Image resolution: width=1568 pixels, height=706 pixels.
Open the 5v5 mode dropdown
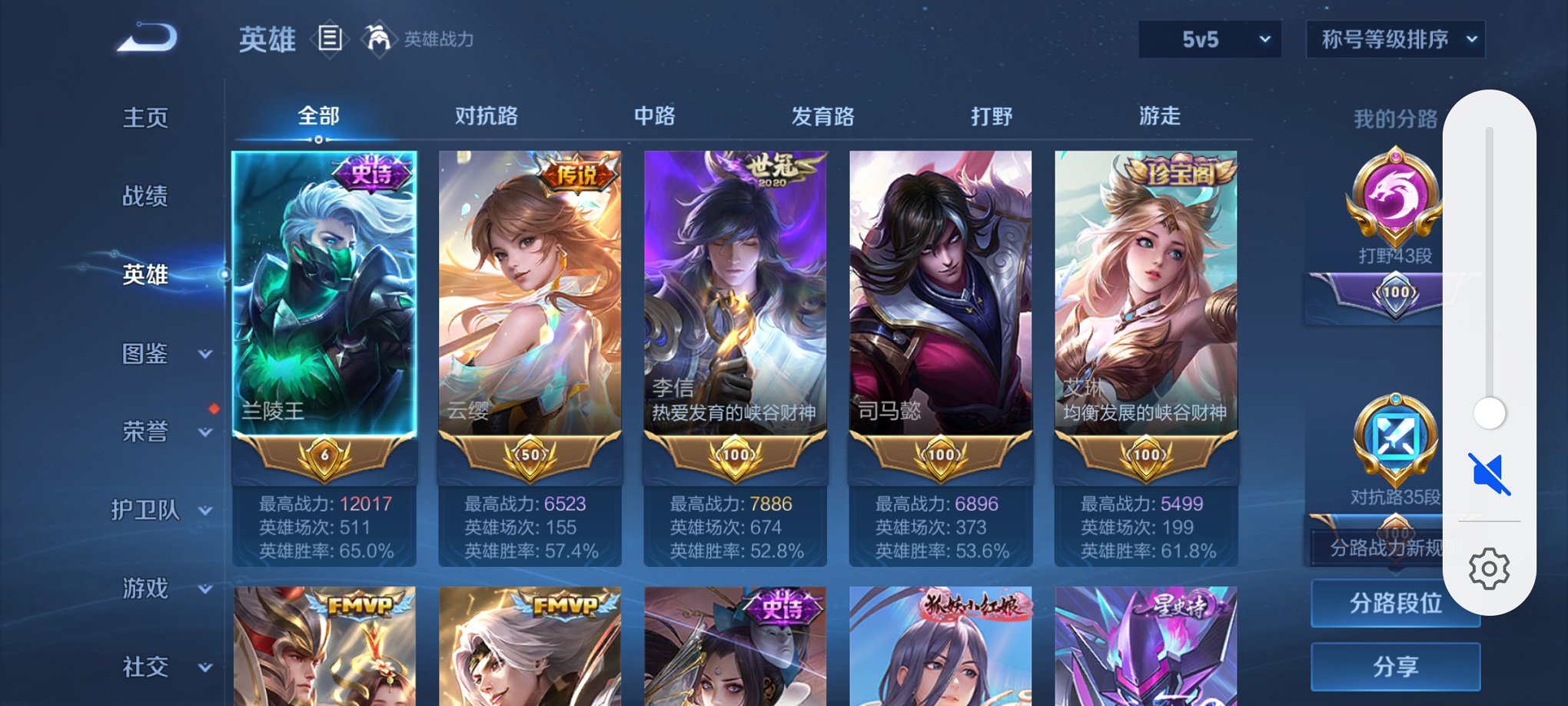pos(1209,38)
